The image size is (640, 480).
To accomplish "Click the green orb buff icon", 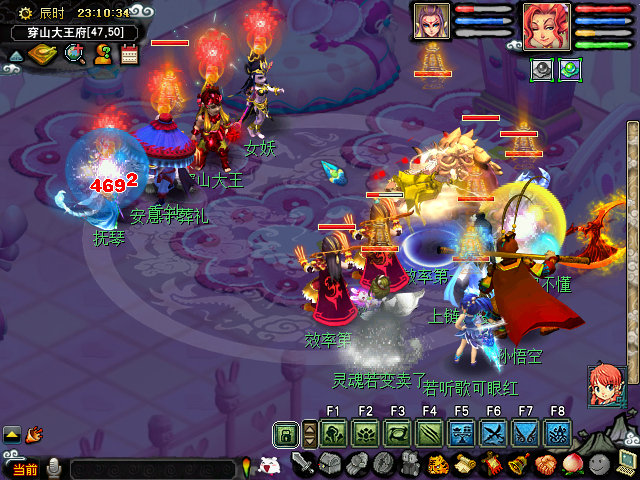I will (568, 69).
